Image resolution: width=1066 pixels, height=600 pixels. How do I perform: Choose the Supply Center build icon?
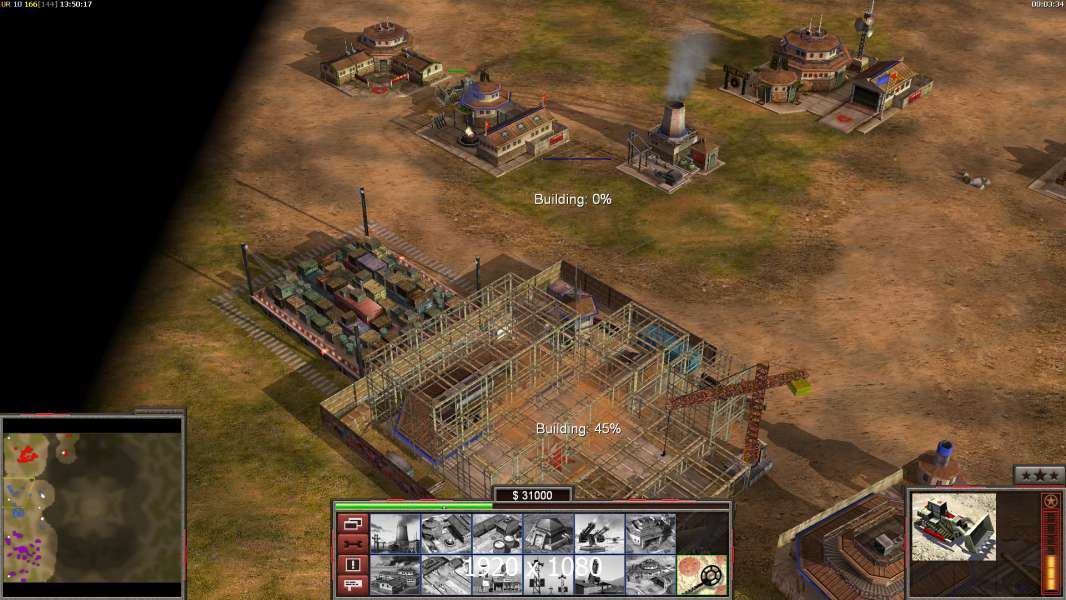point(497,534)
